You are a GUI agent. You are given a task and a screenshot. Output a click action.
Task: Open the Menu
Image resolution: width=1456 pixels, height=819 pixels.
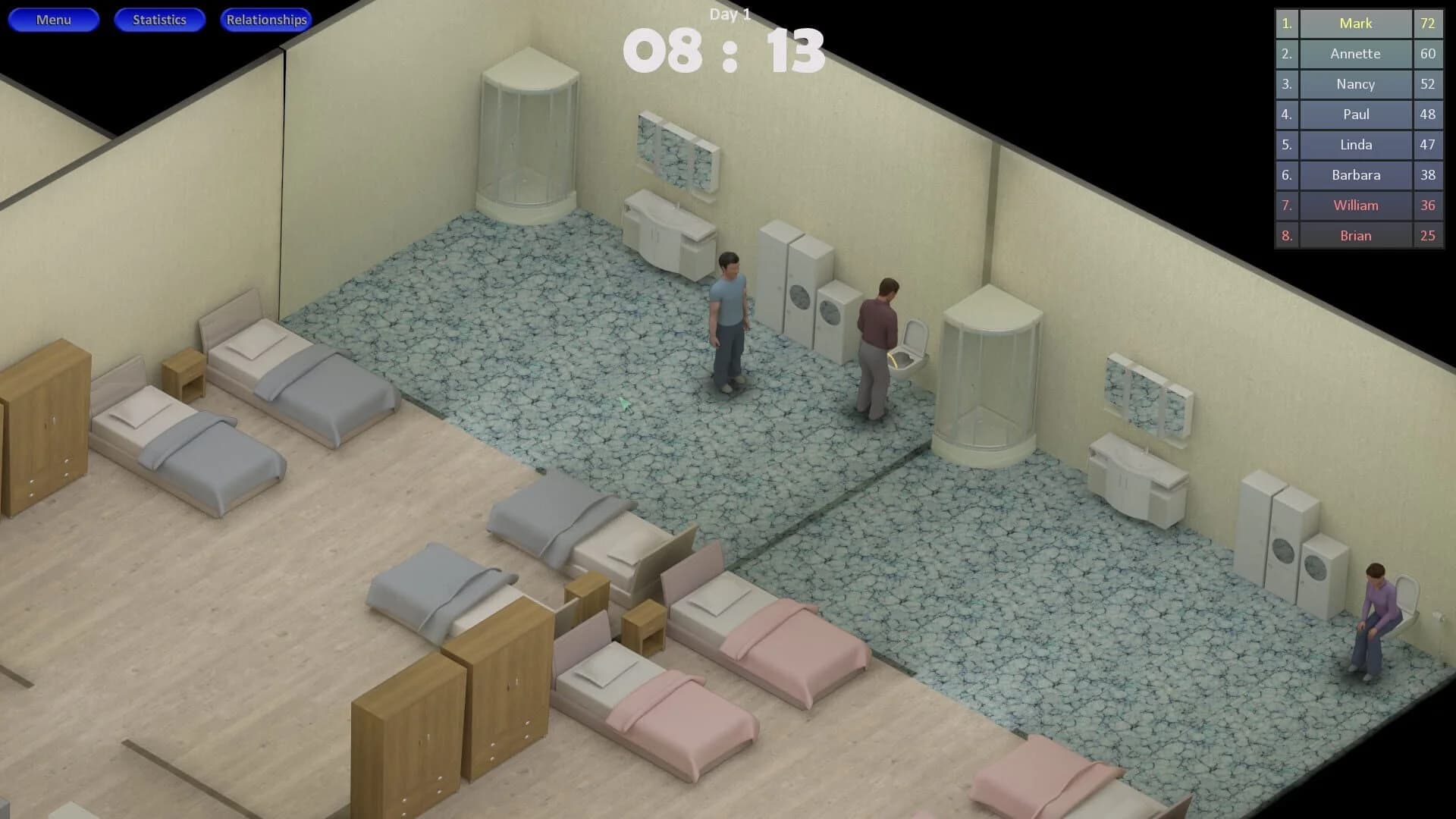click(53, 19)
